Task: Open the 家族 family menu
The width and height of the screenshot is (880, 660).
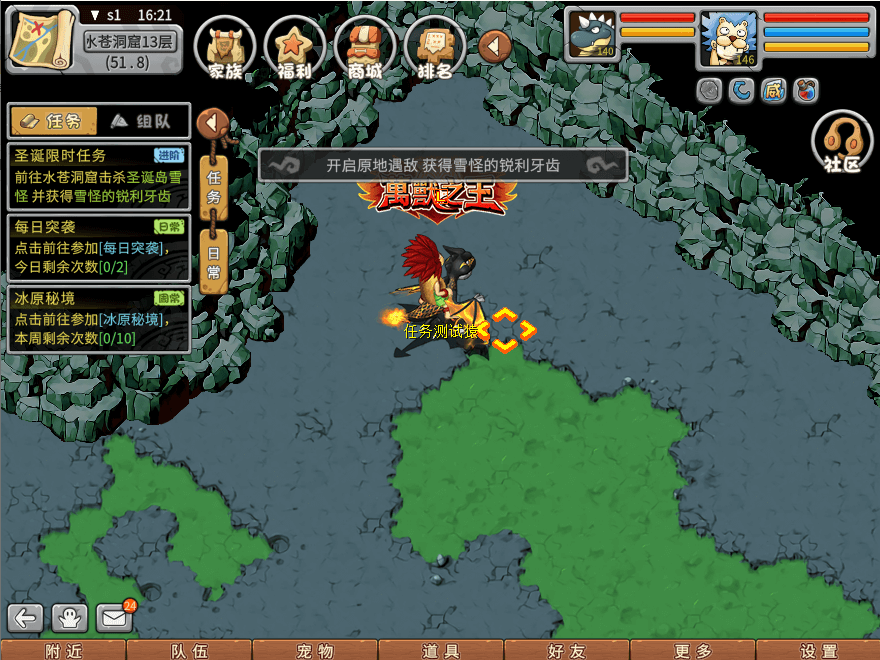Action: point(225,49)
